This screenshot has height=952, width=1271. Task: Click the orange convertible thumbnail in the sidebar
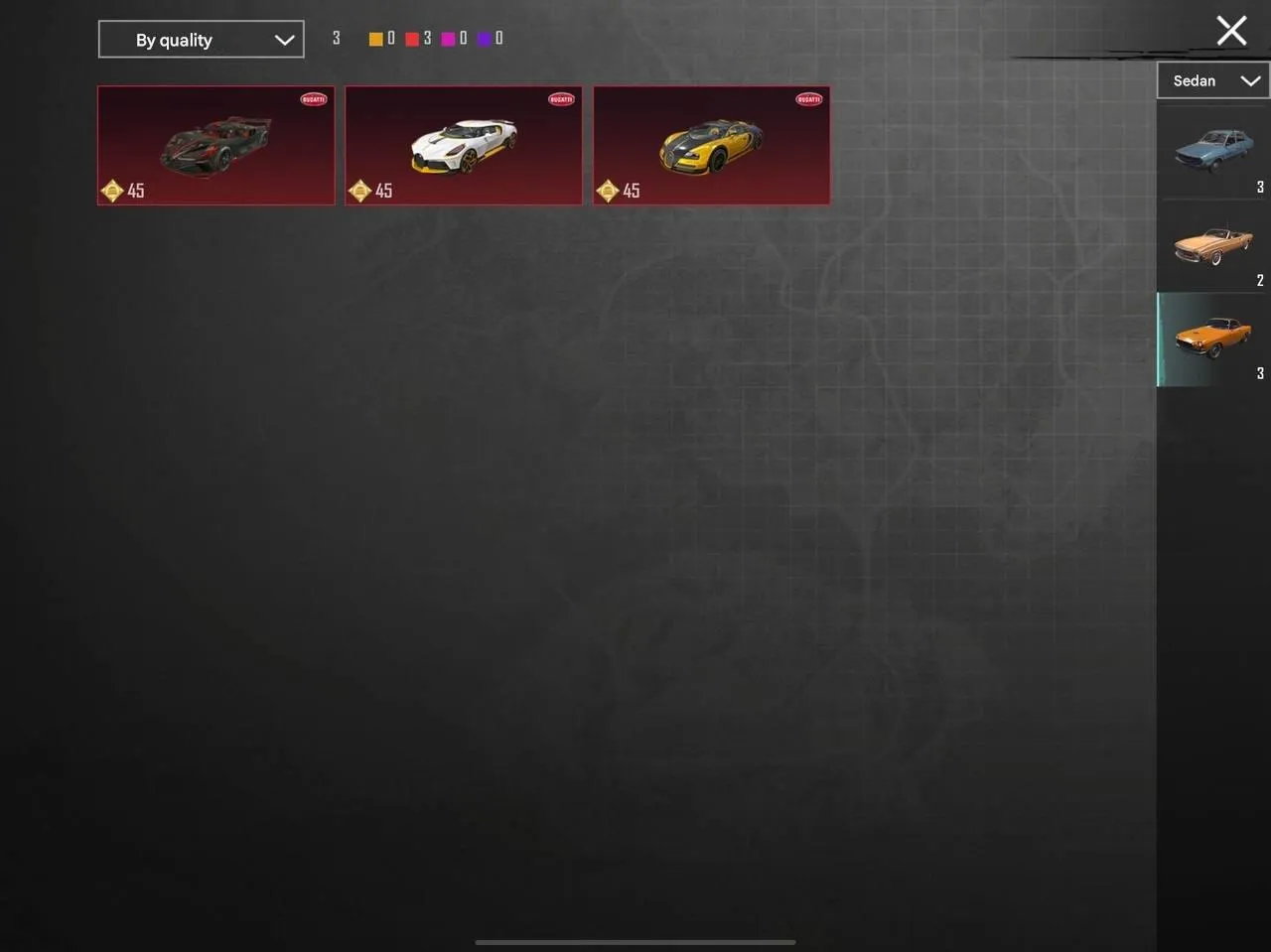[1211, 244]
